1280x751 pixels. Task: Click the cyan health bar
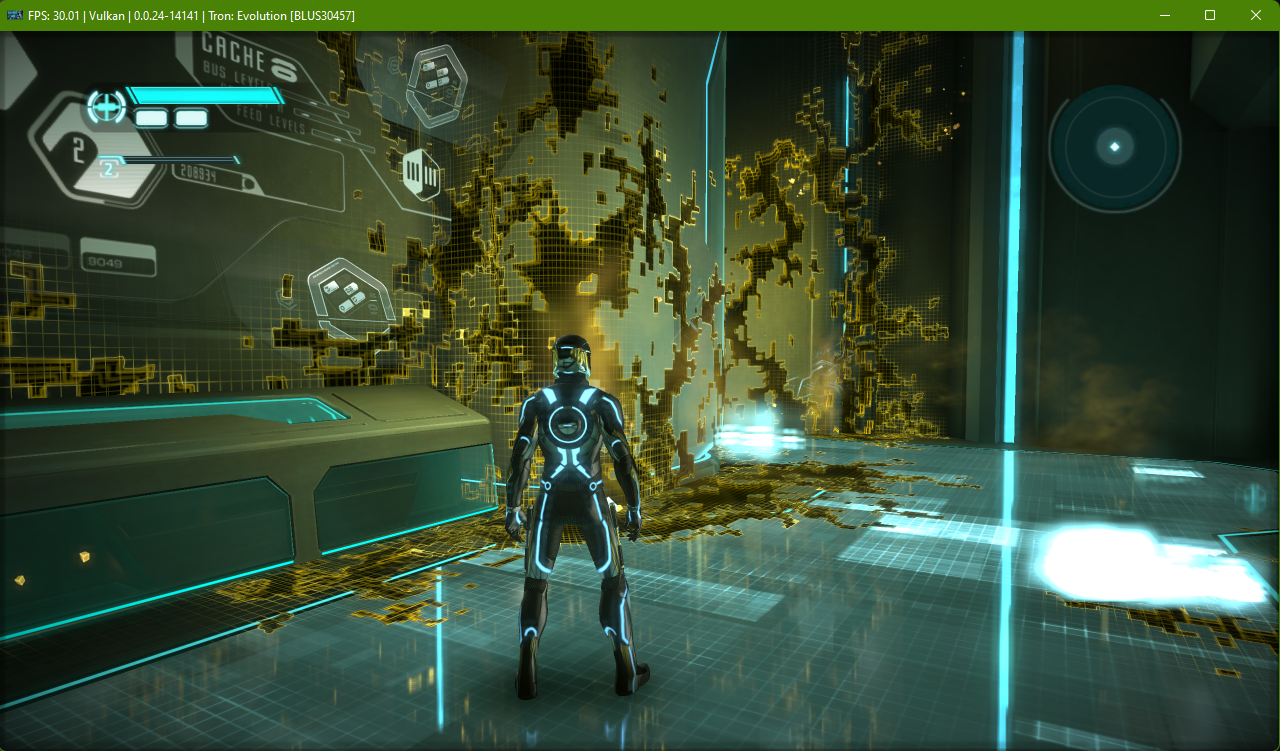205,95
